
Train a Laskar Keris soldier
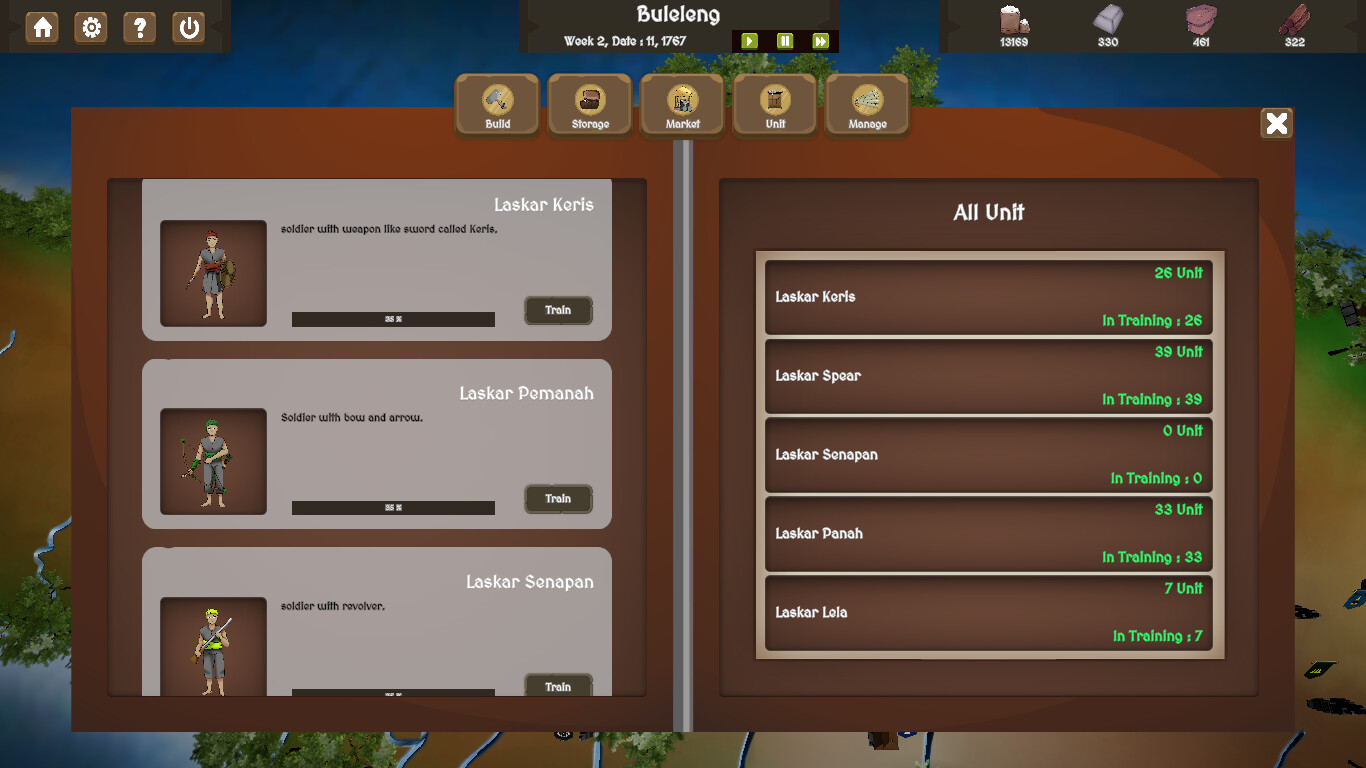pos(558,310)
